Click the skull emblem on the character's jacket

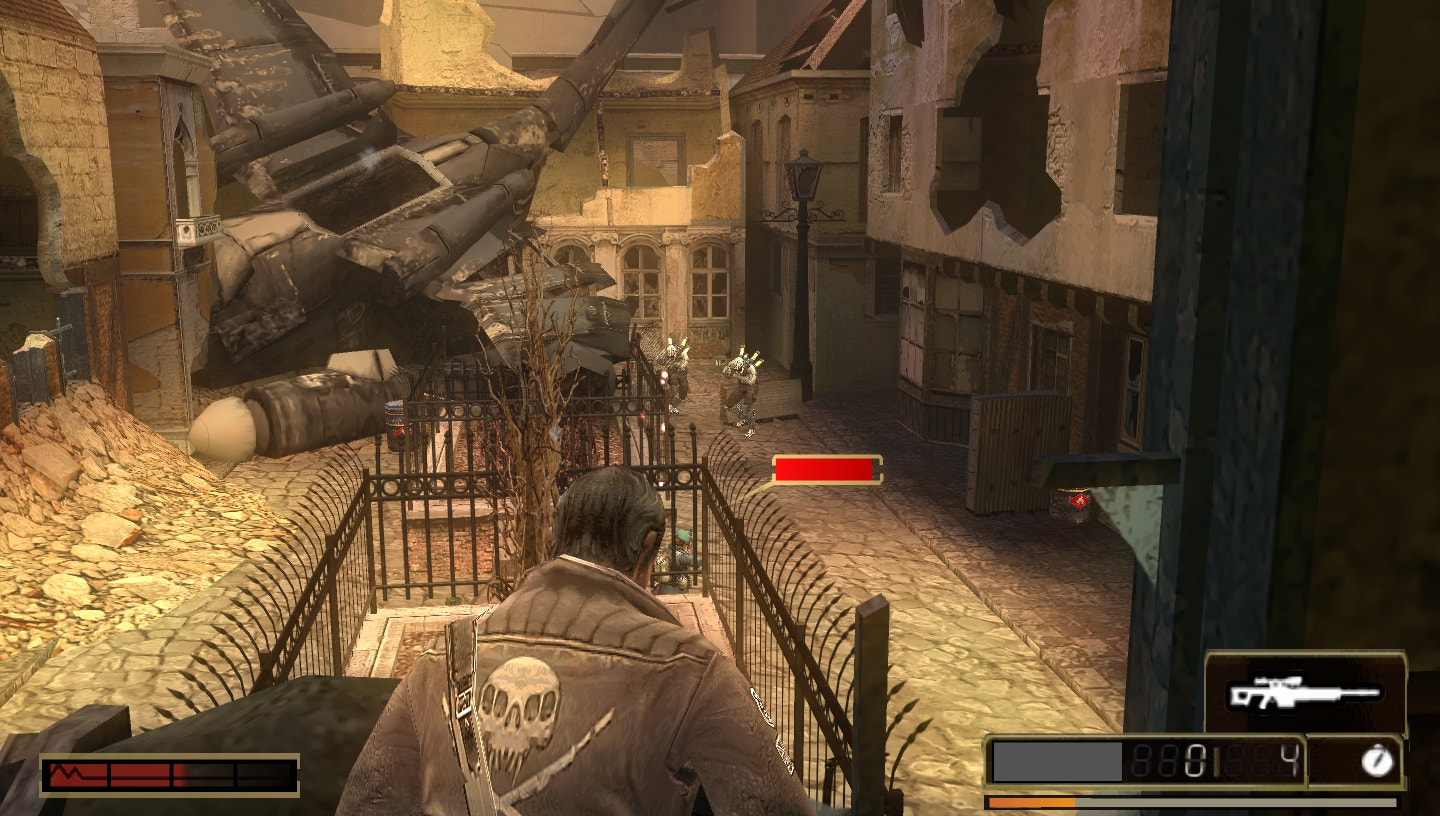coord(519,704)
